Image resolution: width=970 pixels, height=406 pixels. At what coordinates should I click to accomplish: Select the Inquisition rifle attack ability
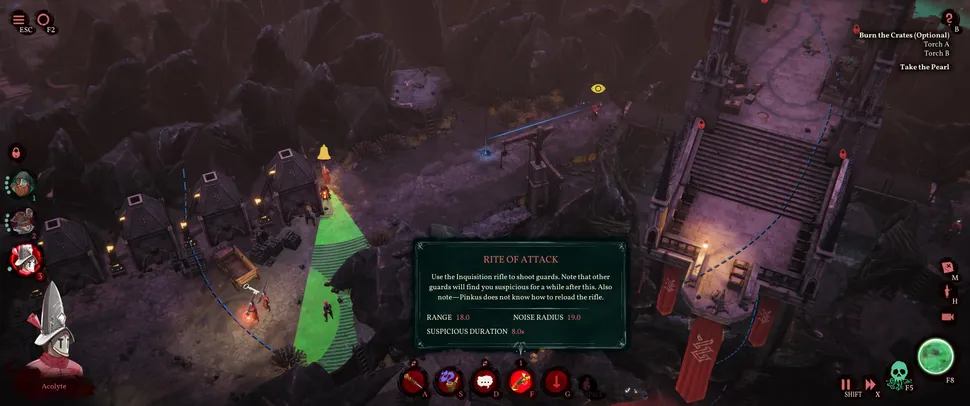(x=522, y=381)
